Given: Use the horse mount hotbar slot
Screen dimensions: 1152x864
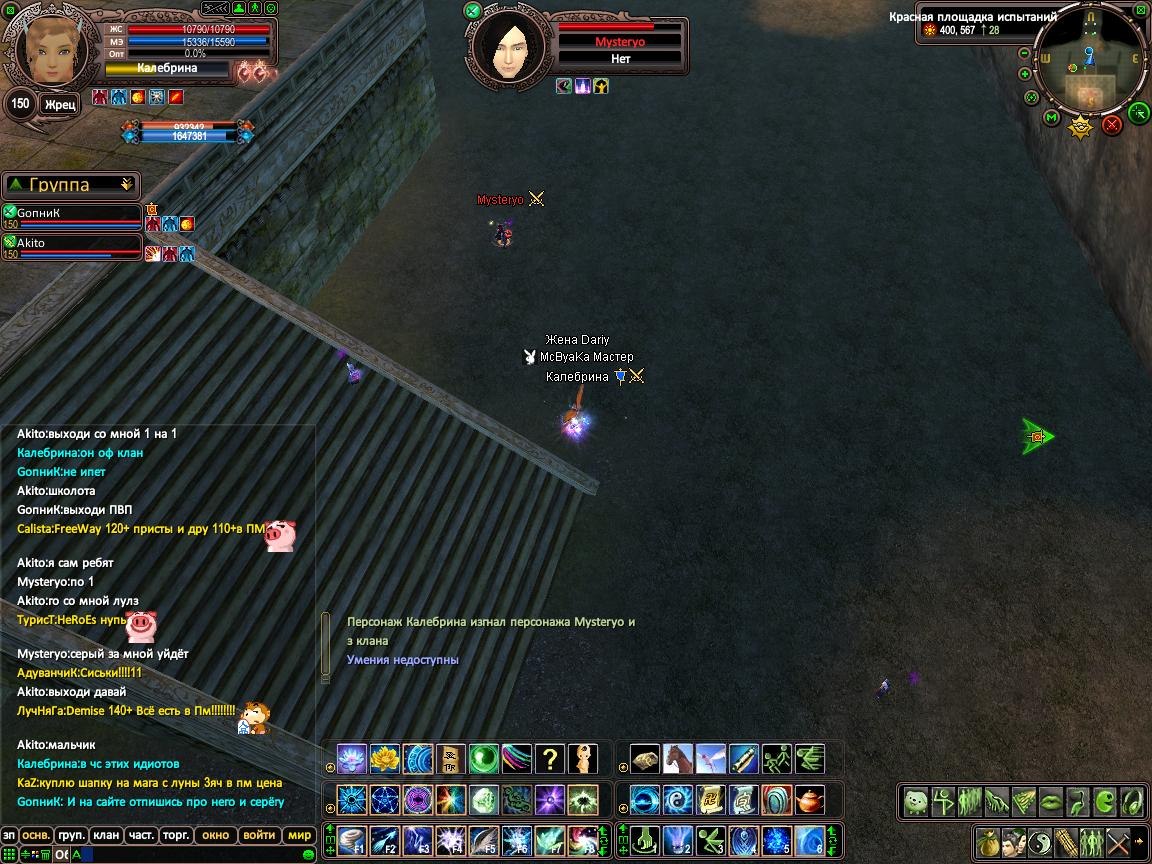Looking at the screenshot, I should pyautogui.click(x=678, y=759).
